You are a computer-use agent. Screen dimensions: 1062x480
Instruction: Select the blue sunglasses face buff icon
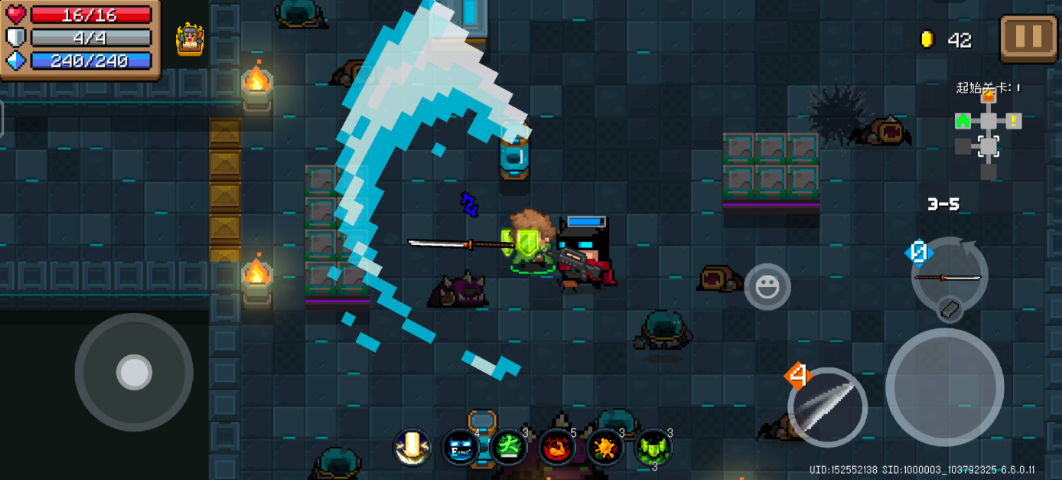461,446
